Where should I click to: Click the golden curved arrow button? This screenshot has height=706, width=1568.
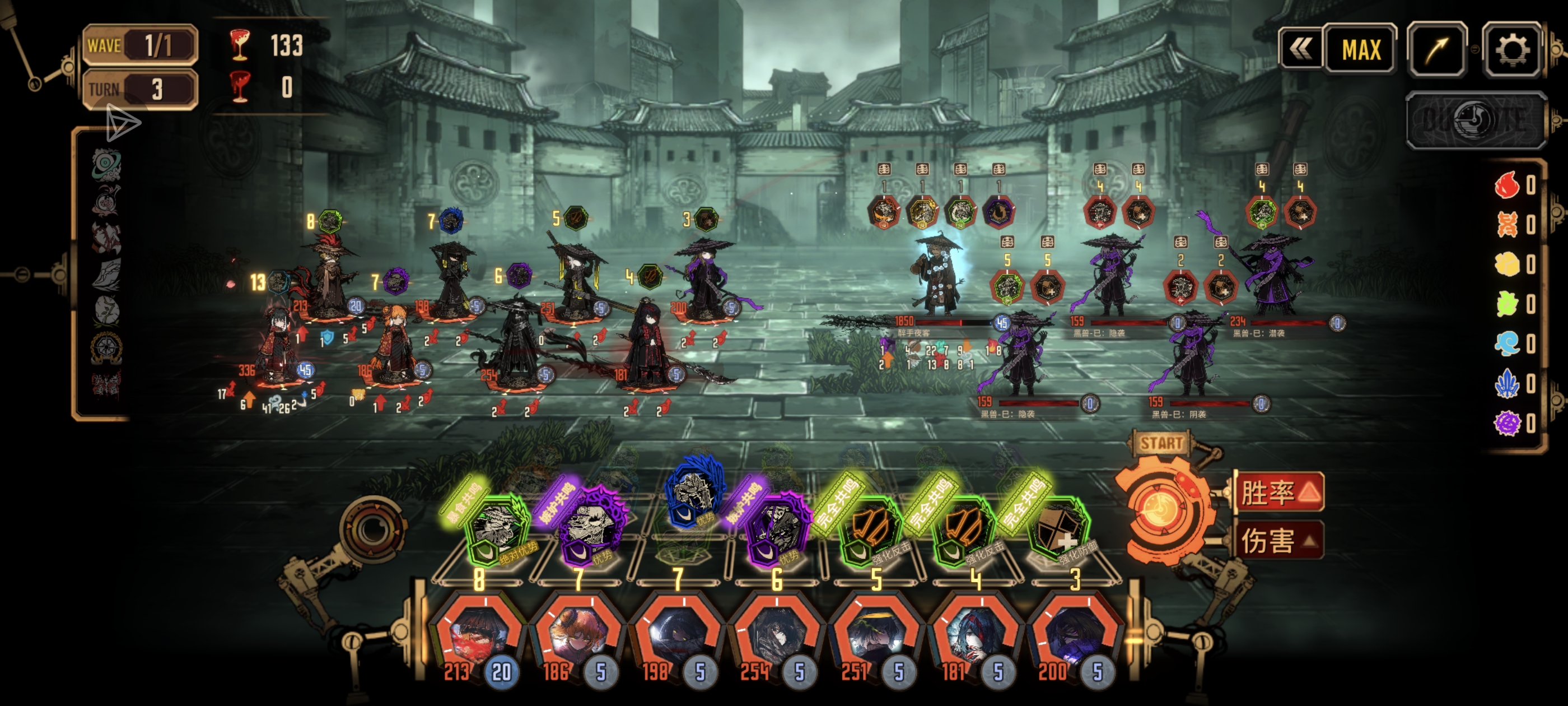pyautogui.click(x=1436, y=50)
